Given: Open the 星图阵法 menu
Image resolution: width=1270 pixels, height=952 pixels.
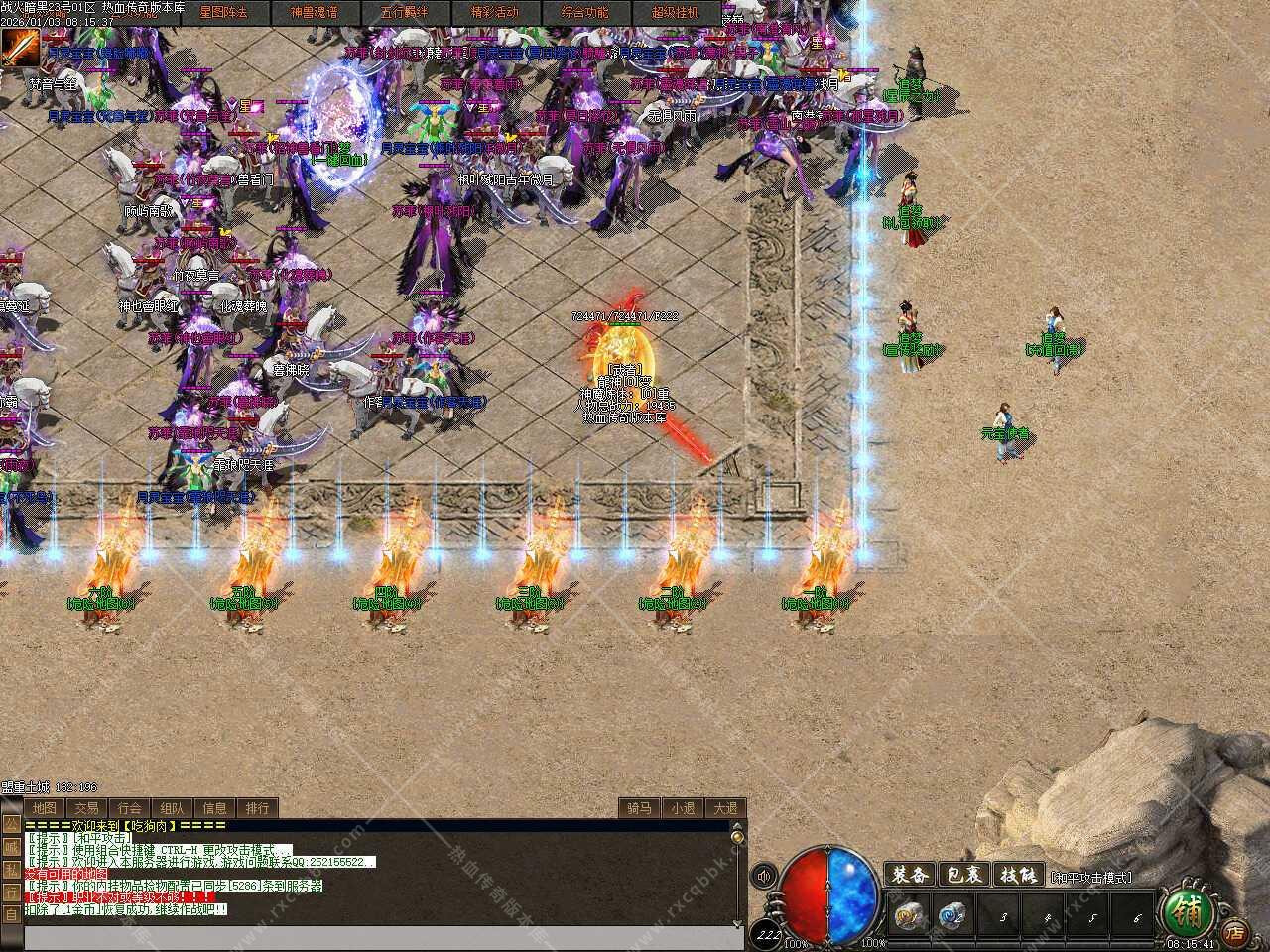Looking at the screenshot, I should pyautogui.click(x=223, y=13).
